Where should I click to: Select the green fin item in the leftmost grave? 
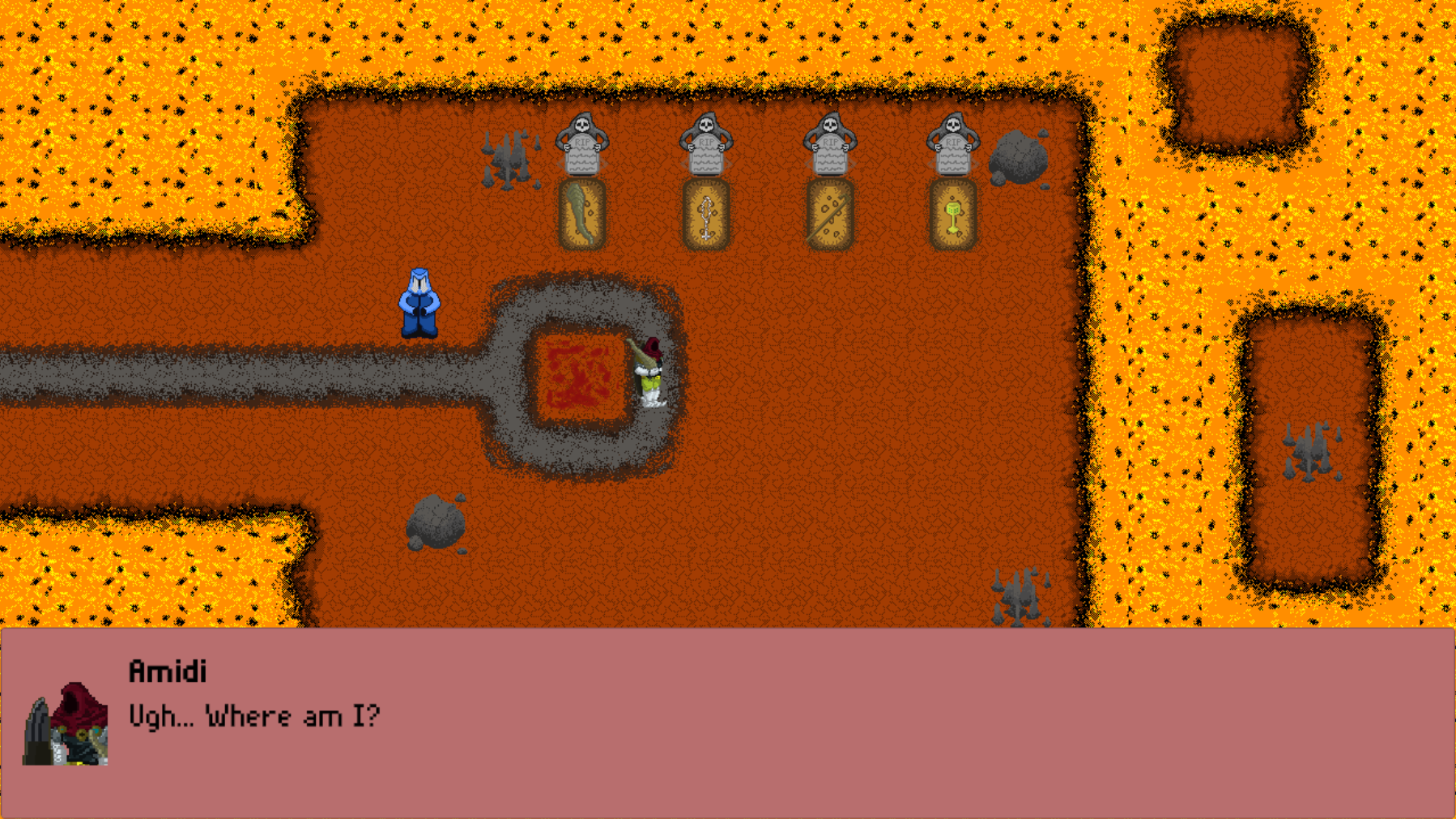pos(582,214)
